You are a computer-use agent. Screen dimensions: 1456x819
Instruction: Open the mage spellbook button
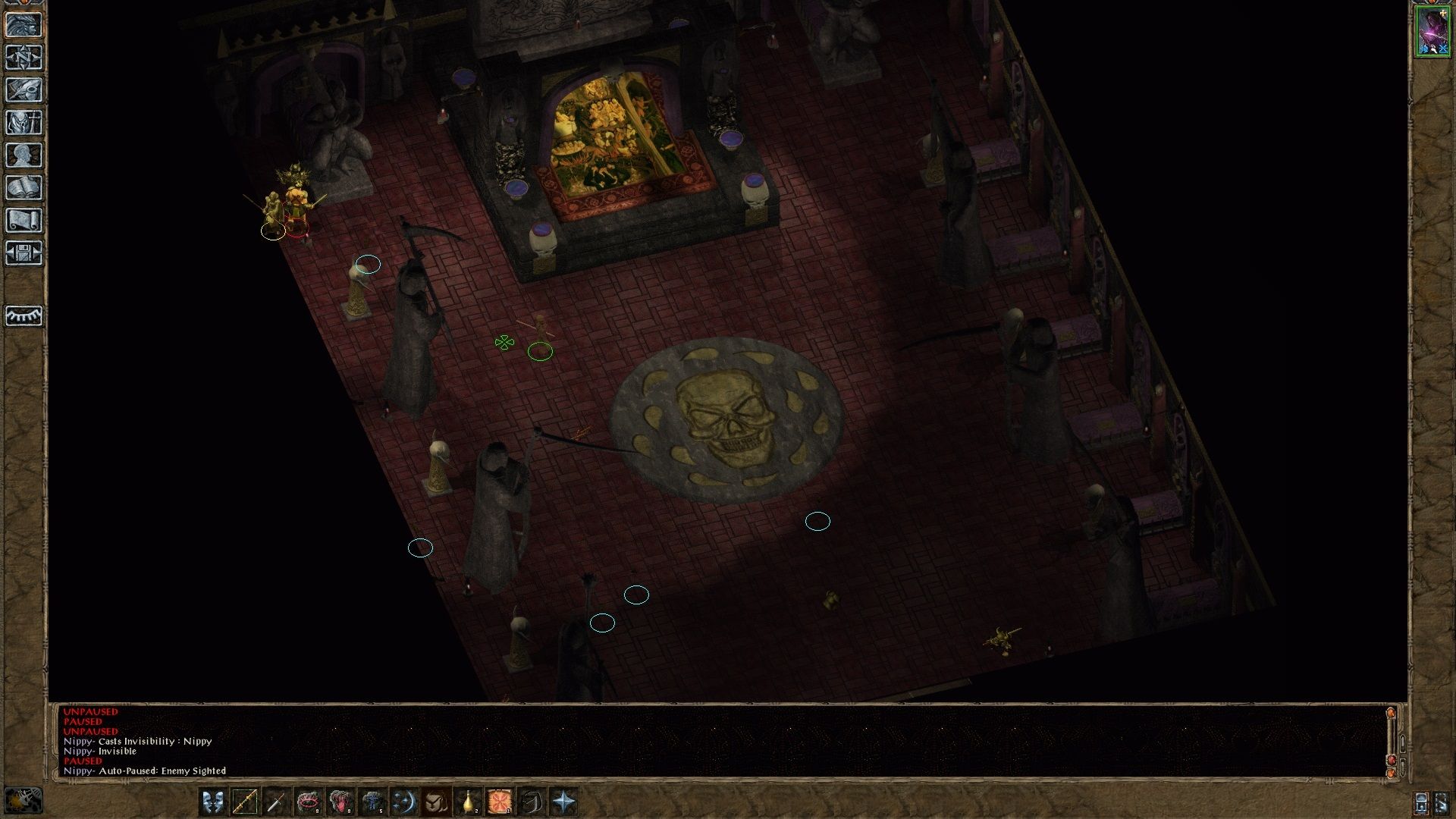(x=24, y=187)
